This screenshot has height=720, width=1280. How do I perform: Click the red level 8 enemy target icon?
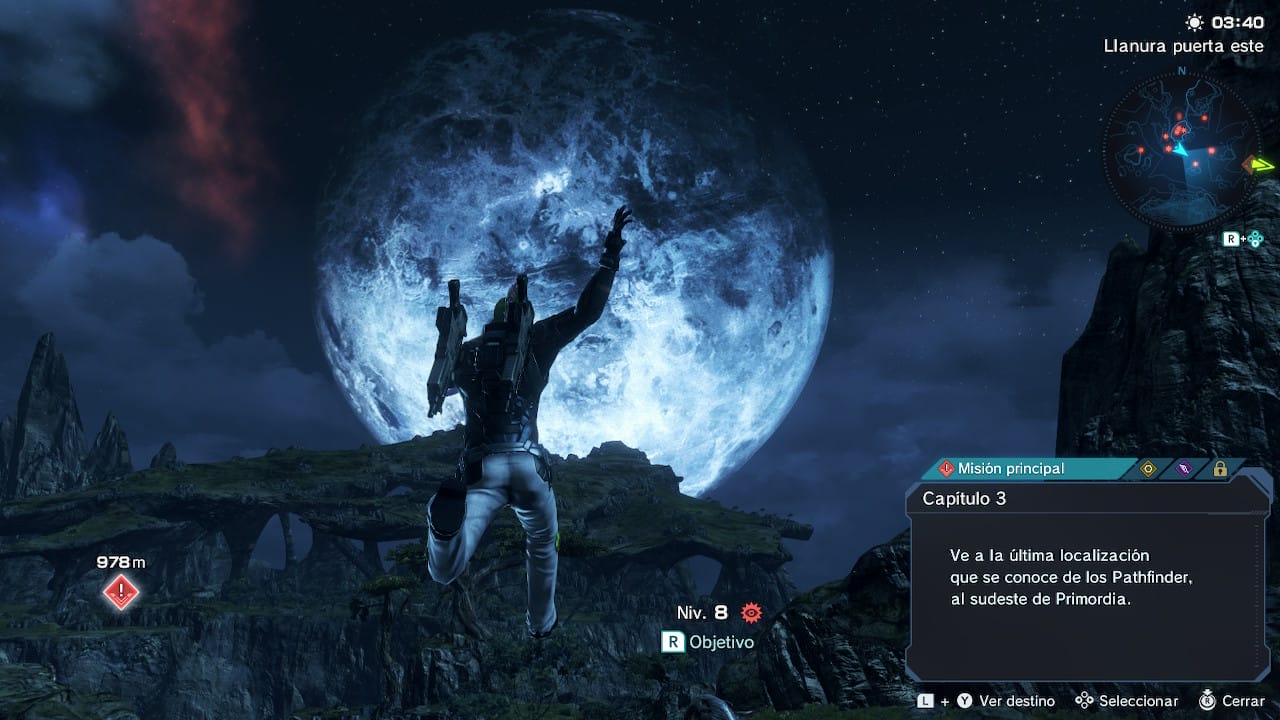coord(751,612)
